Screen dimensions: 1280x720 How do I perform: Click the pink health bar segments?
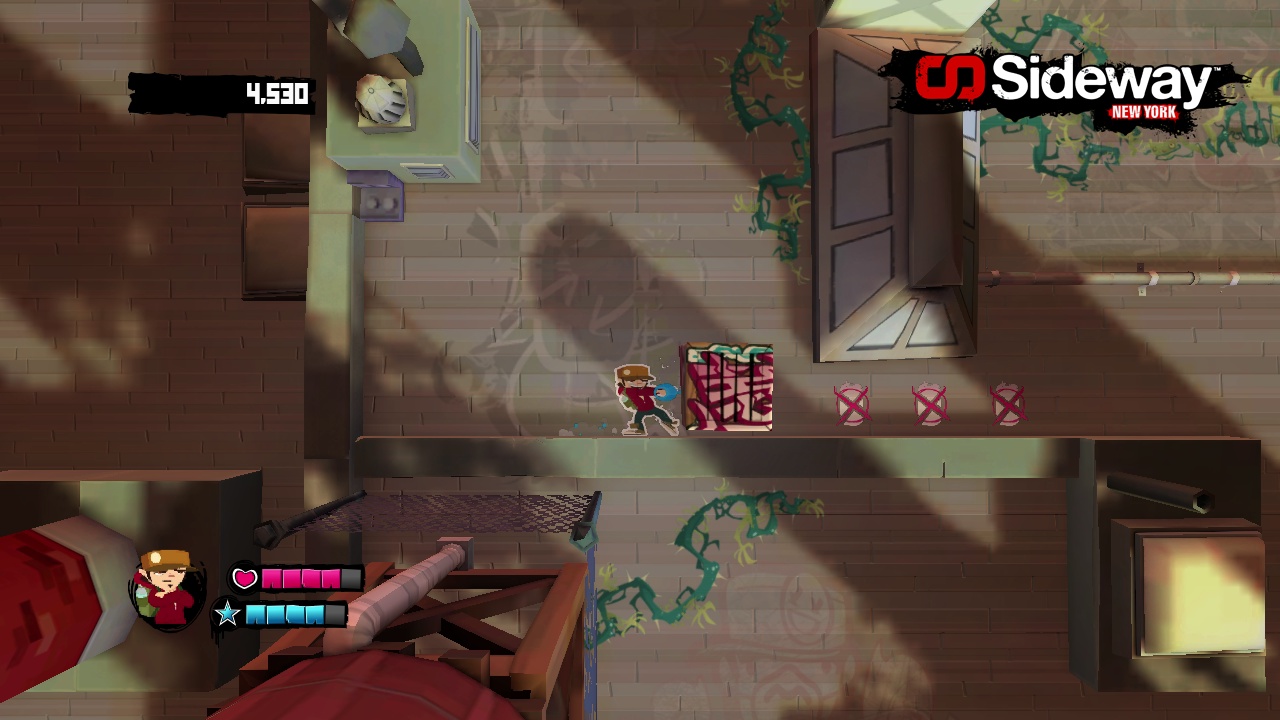click(x=300, y=578)
